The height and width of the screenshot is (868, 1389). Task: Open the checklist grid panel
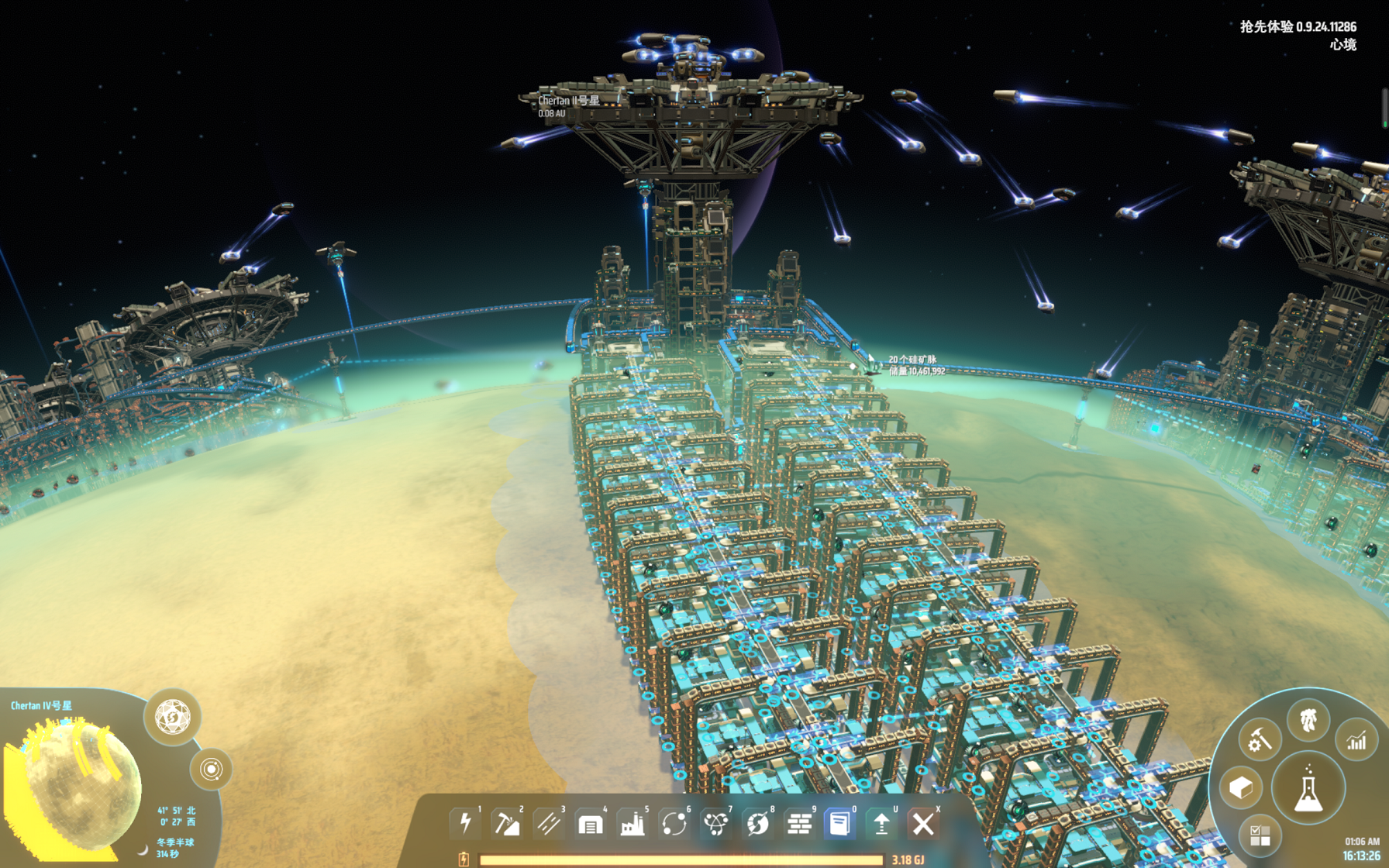[1260, 835]
